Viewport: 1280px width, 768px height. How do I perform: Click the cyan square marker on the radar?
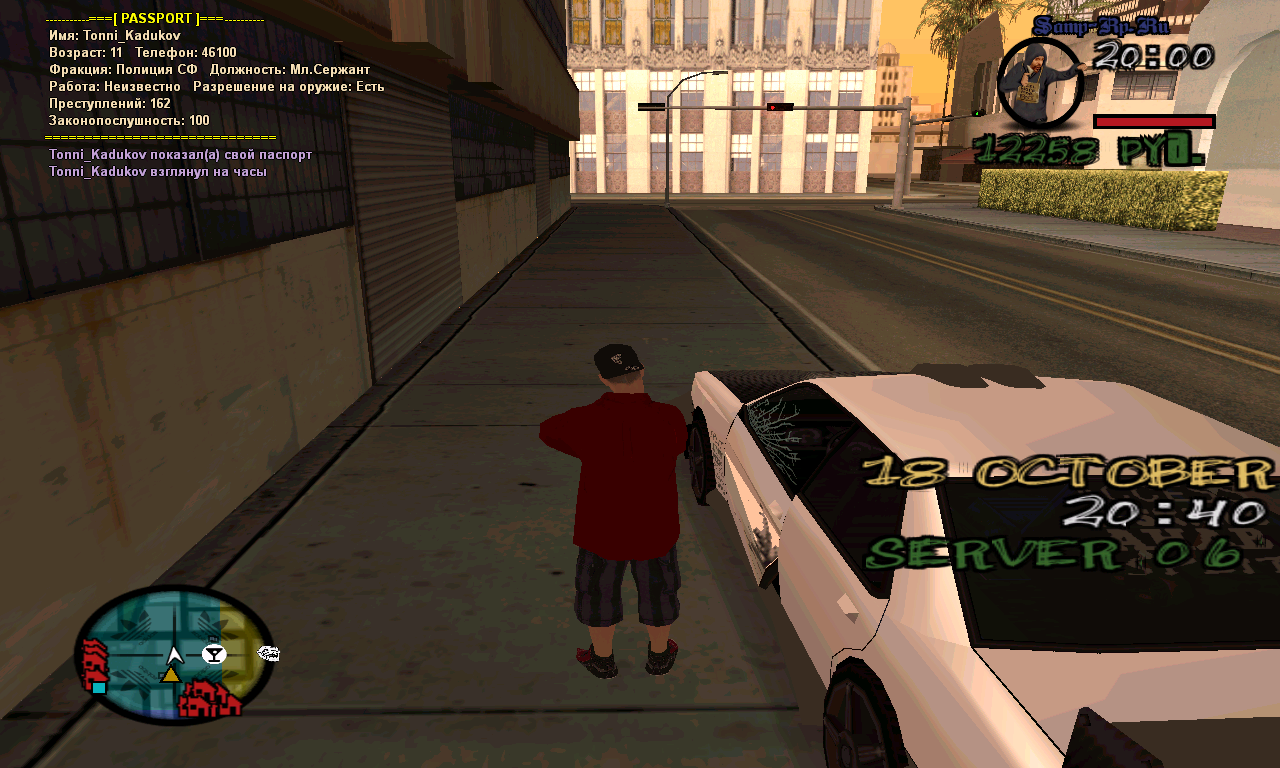pos(99,687)
